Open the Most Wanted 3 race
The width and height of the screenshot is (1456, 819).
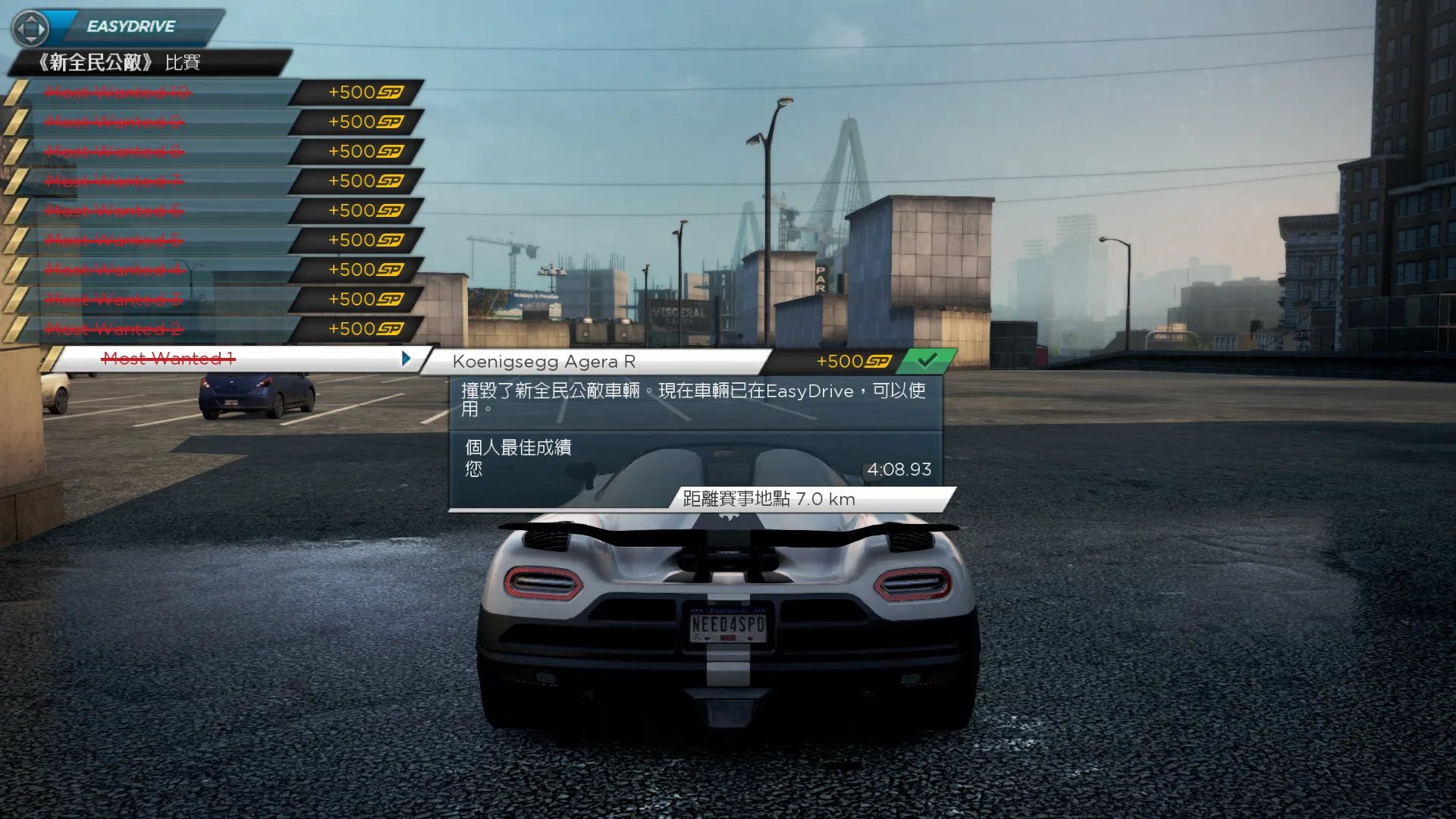(x=114, y=300)
